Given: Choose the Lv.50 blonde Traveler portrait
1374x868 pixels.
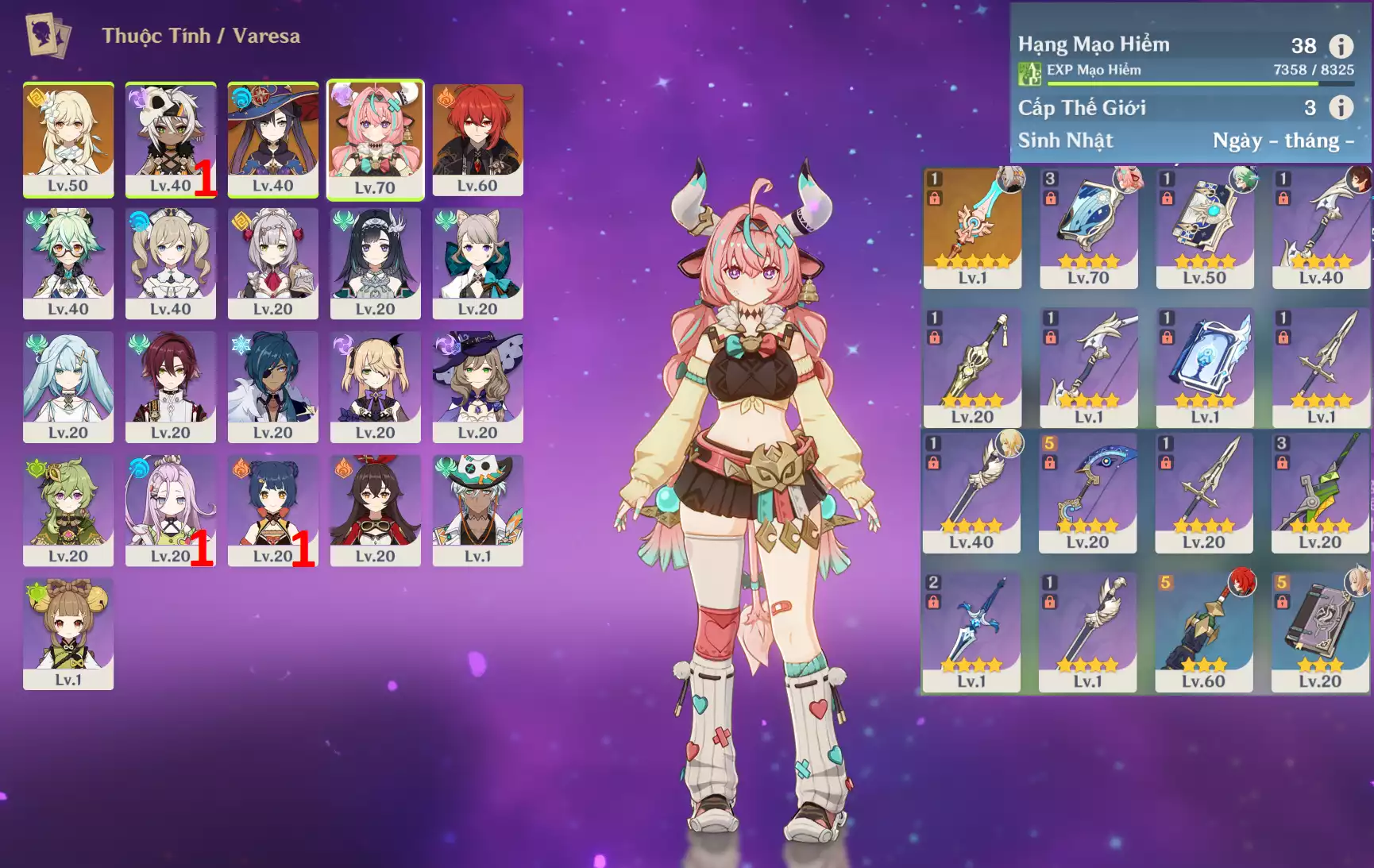Looking at the screenshot, I should tap(68, 139).
